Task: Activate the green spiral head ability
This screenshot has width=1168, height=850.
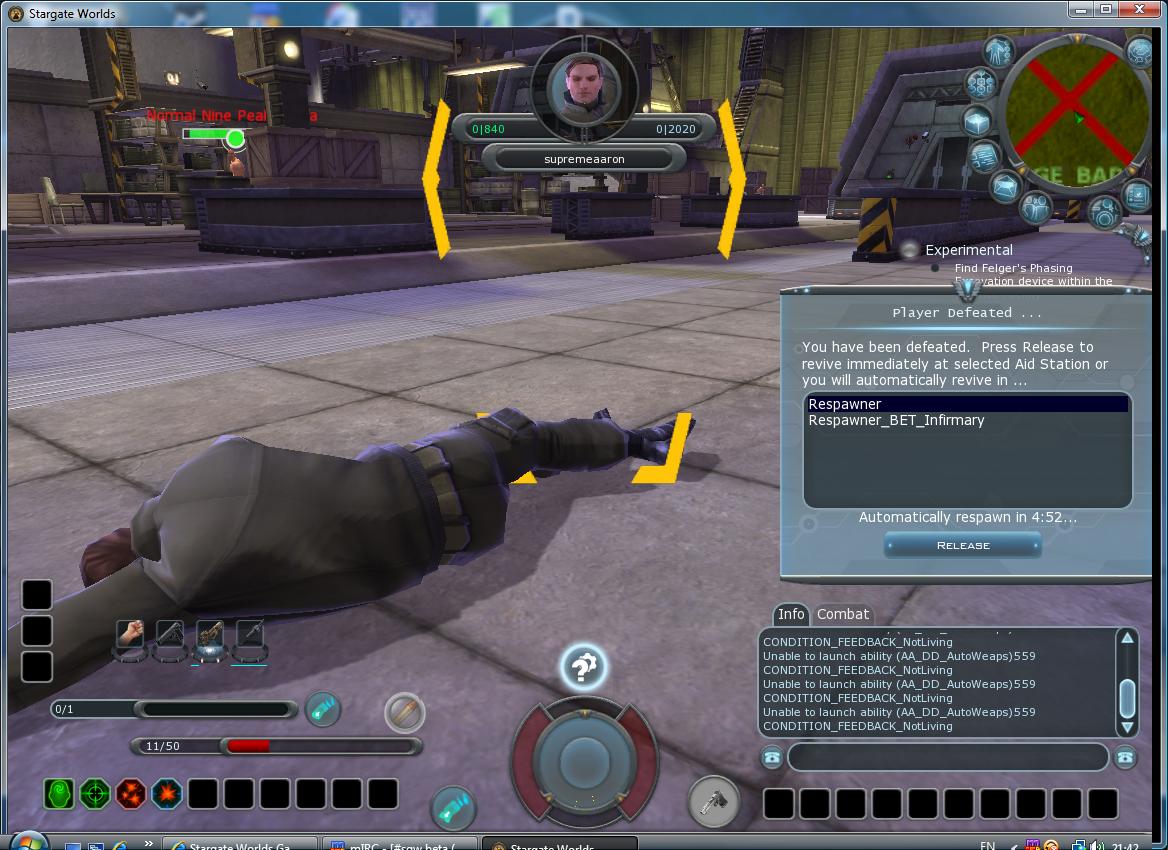Action: pos(59,794)
